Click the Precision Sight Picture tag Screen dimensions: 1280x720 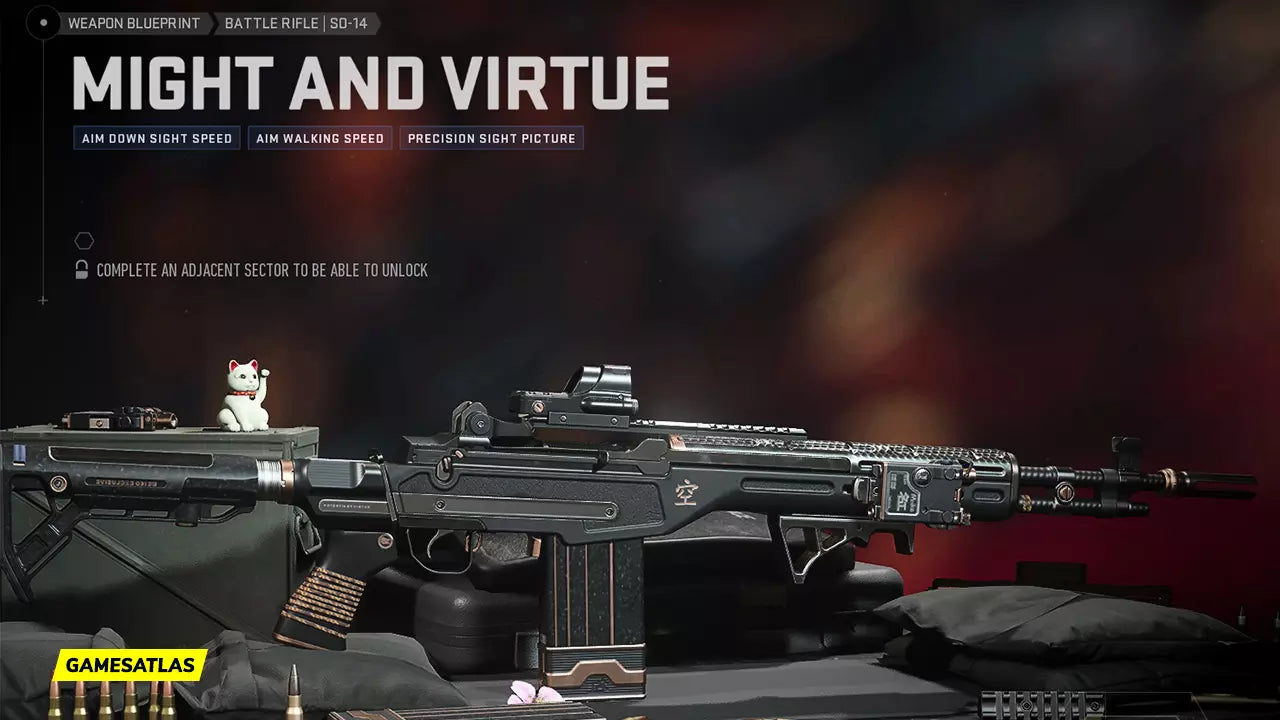(x=491, y=138)
